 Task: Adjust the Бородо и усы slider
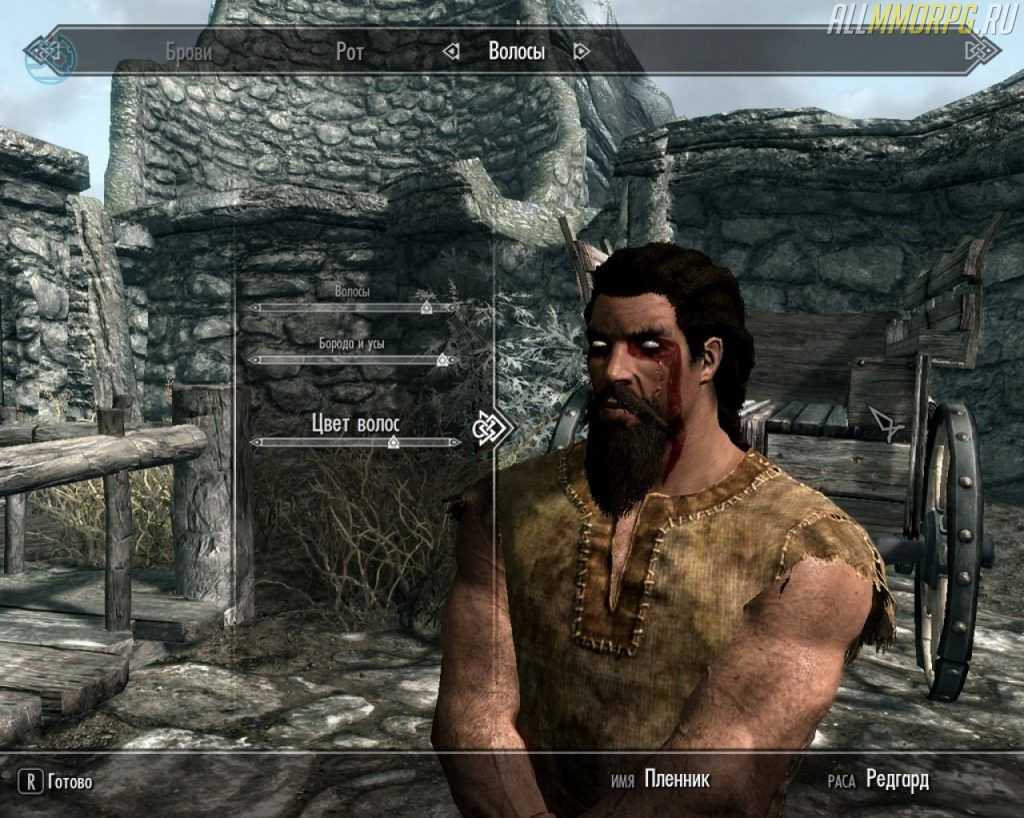click(x=441, y=360)
